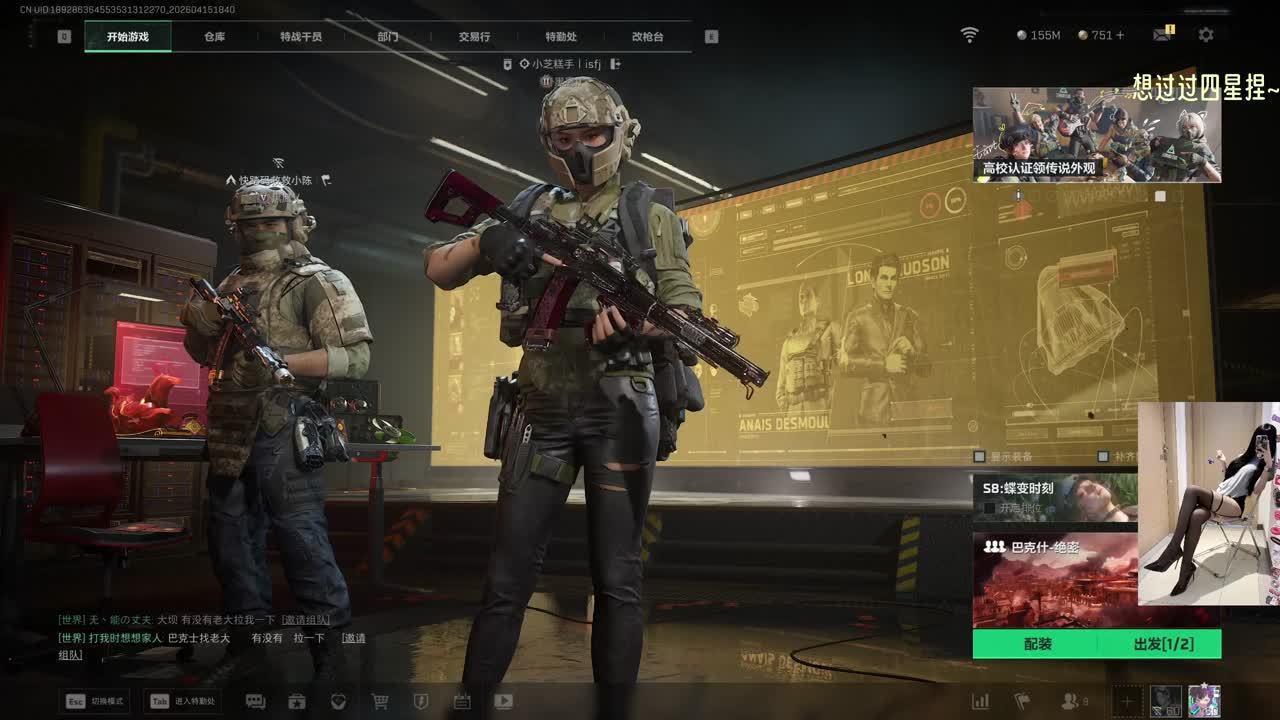Click the 邀请组队 invite link in chat
The height and width of the screenshot is (720, 1280).
305,620
